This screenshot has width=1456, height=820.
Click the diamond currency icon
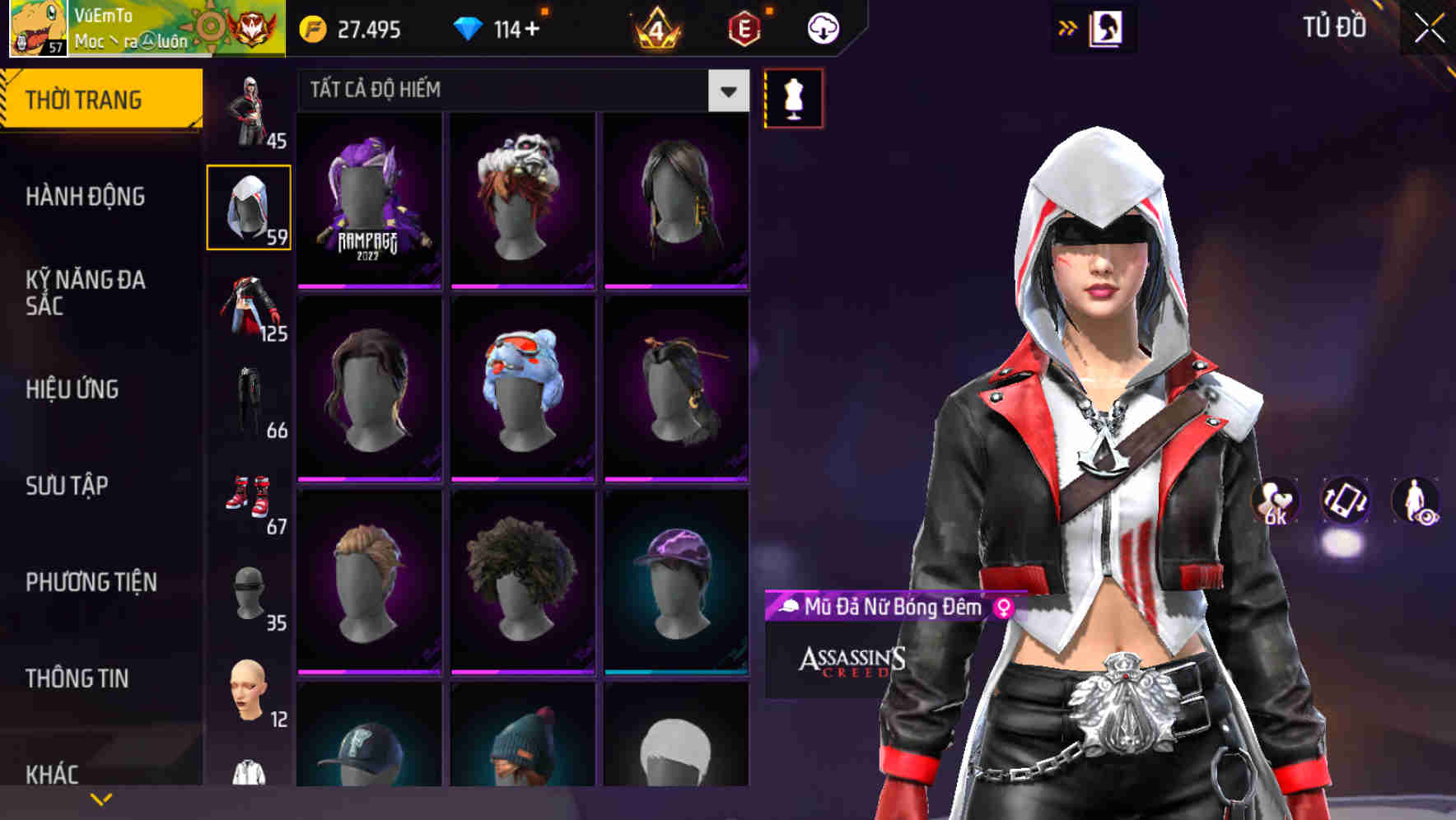click(x=469, y=27)
